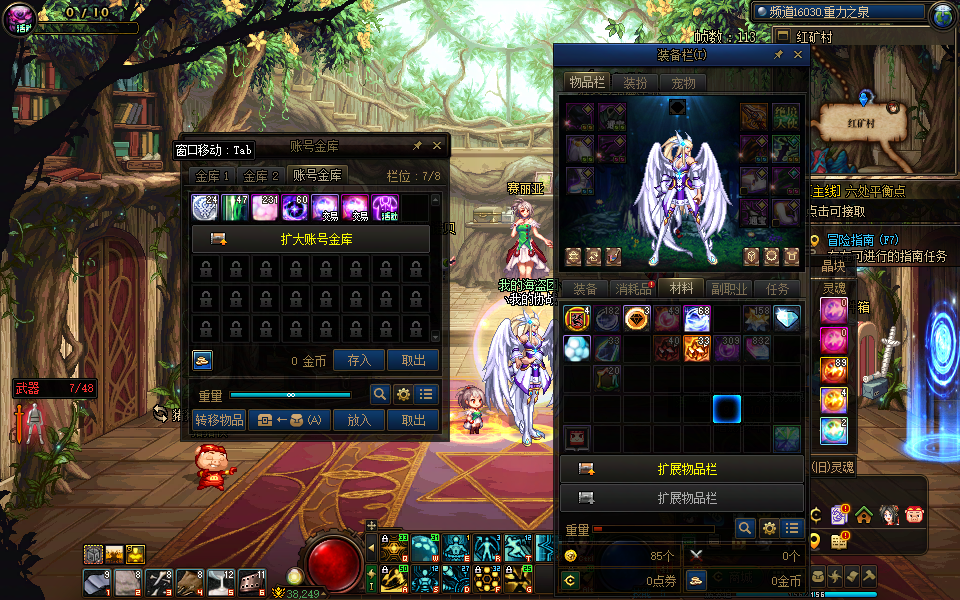Switch to the 金库 1 tab
This screenshot has width=960, height=600.
click(x=213, y=175)
